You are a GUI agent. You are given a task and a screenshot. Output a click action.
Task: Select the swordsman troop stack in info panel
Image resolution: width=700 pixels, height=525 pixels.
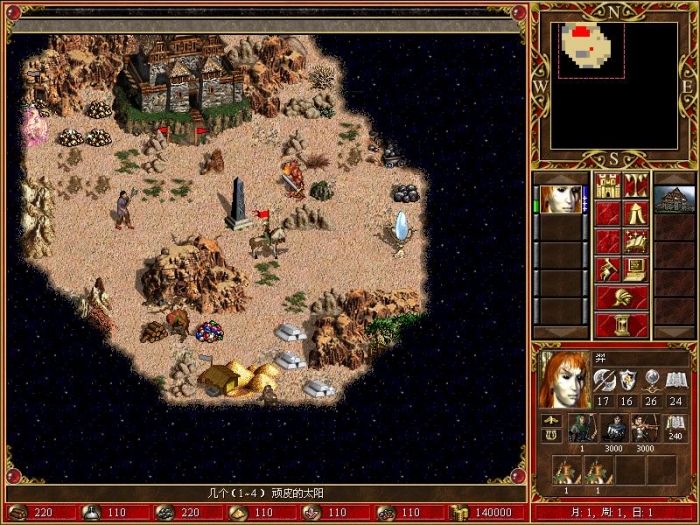(x=614, y=427)
